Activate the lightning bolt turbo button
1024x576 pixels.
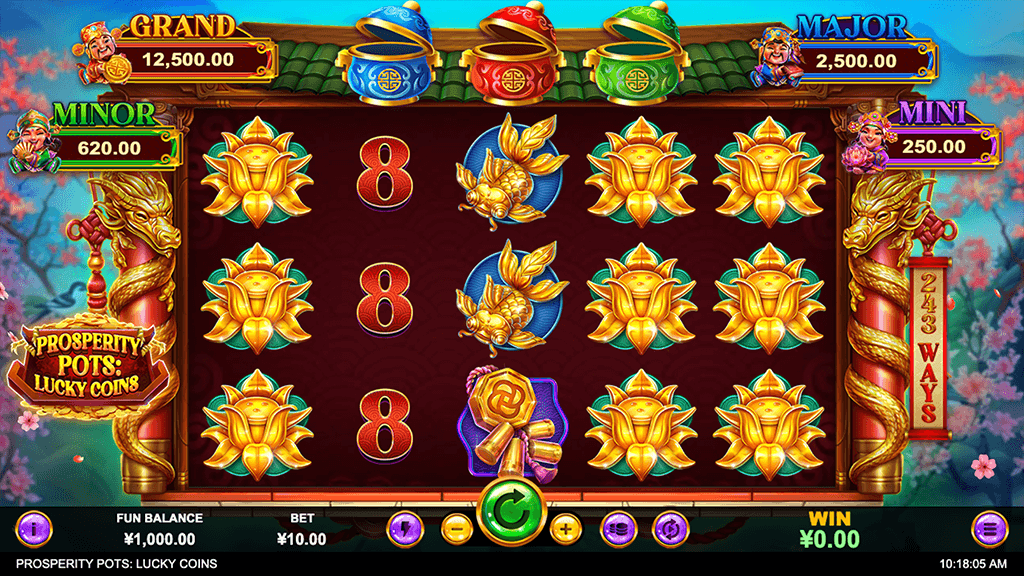pyautogui.click(x=406, y=527)
